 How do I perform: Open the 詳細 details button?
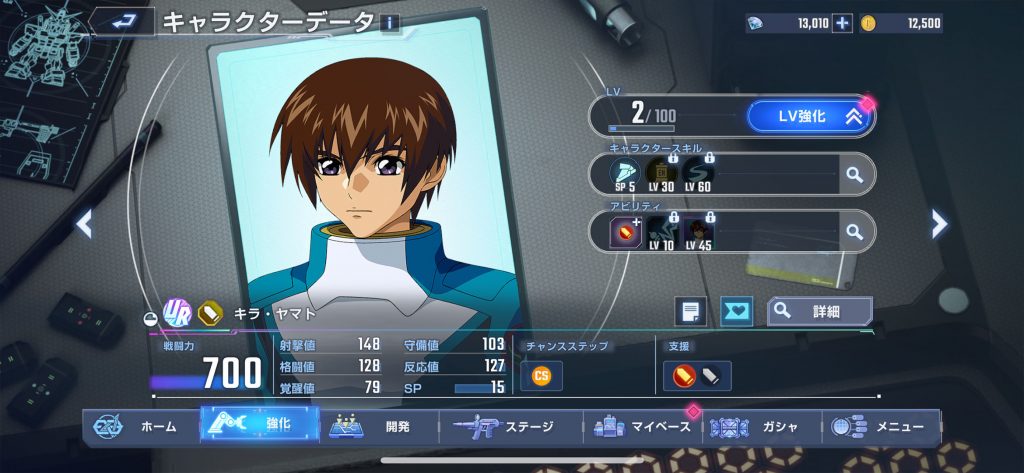[x=819, y=312]
